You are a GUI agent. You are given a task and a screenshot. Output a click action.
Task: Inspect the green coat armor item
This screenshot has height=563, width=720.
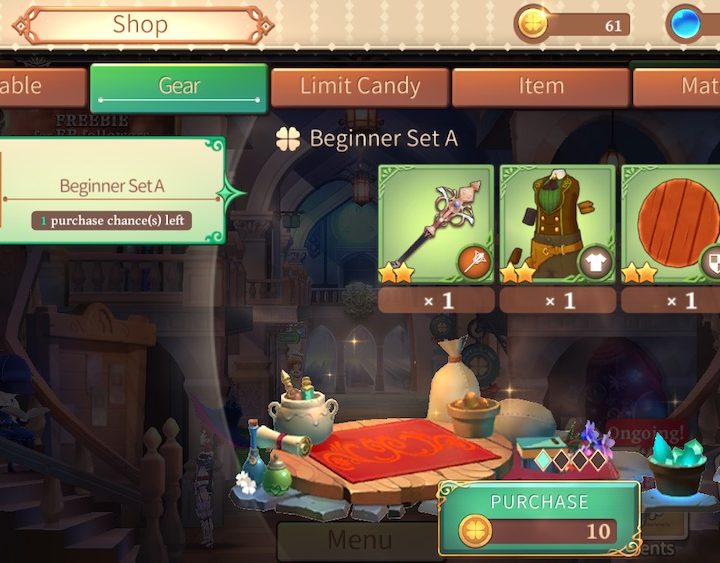point(557,225)
